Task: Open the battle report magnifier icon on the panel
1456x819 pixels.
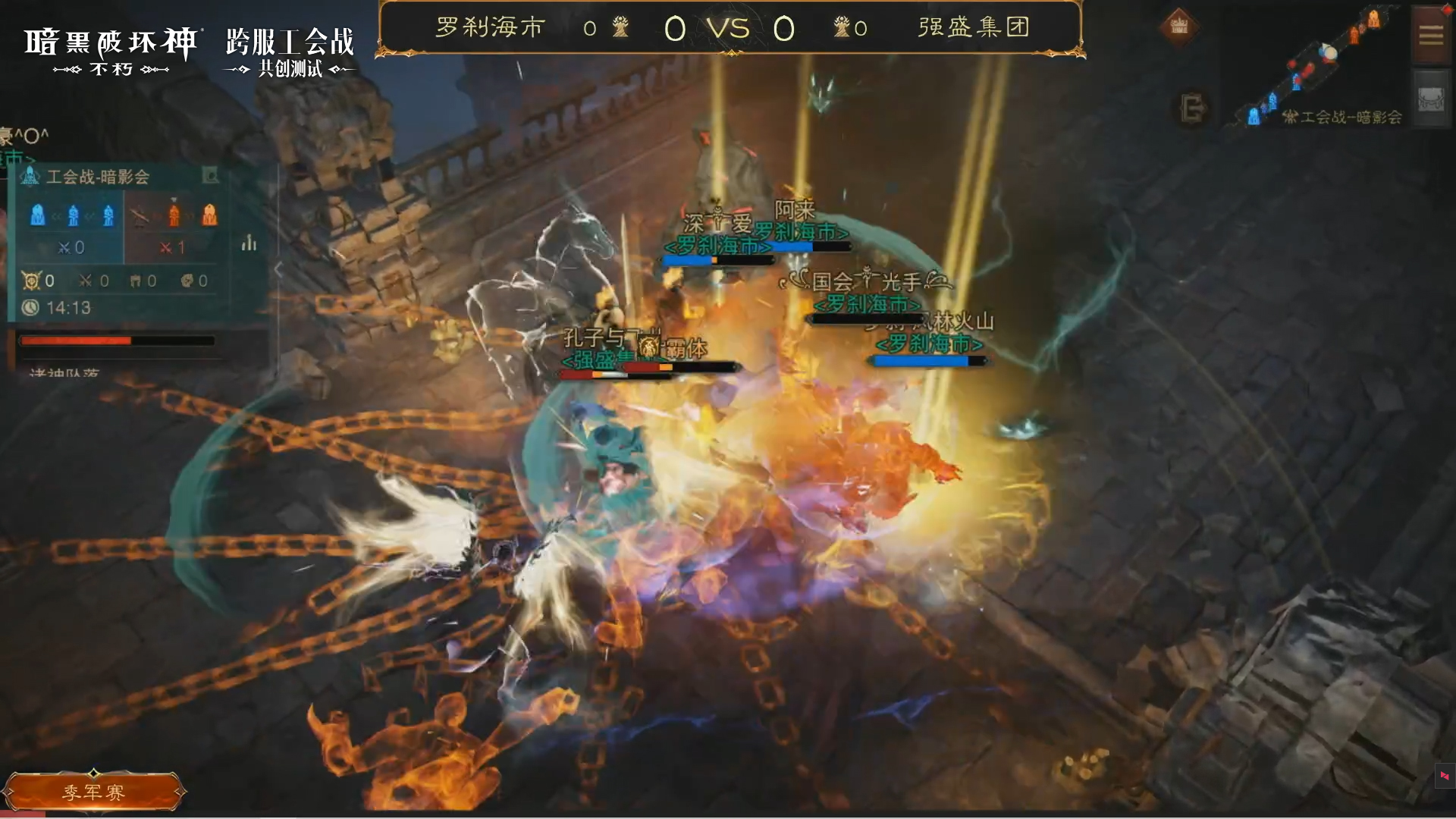Action: click(x=211, y=175)
